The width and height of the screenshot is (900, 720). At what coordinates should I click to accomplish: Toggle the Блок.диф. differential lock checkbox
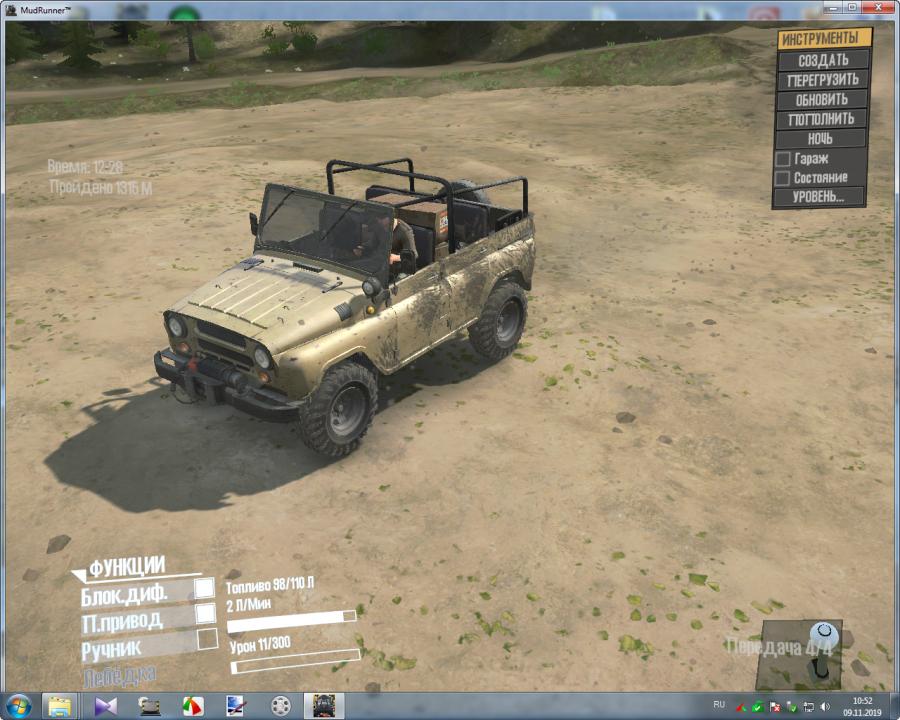(204, 588)
